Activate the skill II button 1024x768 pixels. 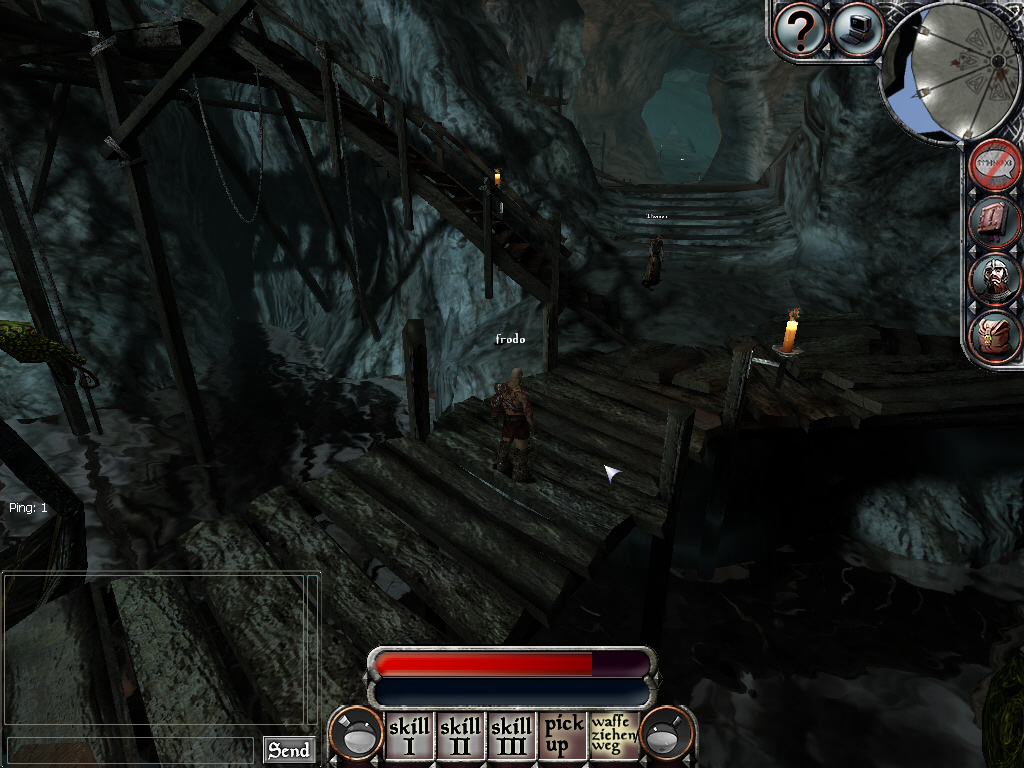pos(460,736)
